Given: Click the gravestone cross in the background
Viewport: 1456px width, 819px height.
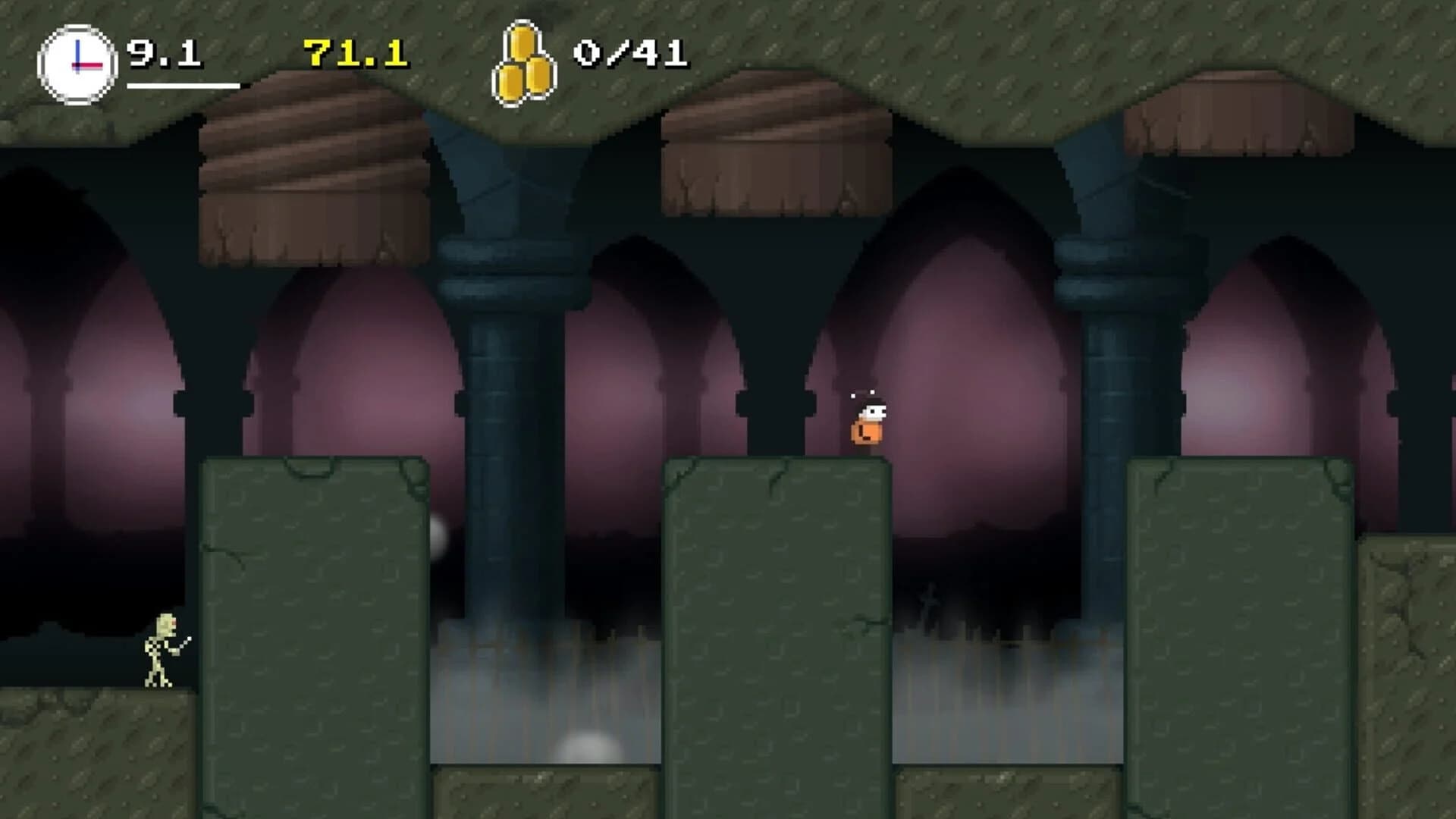Looking at the screenshot, I should click(930, 599).
